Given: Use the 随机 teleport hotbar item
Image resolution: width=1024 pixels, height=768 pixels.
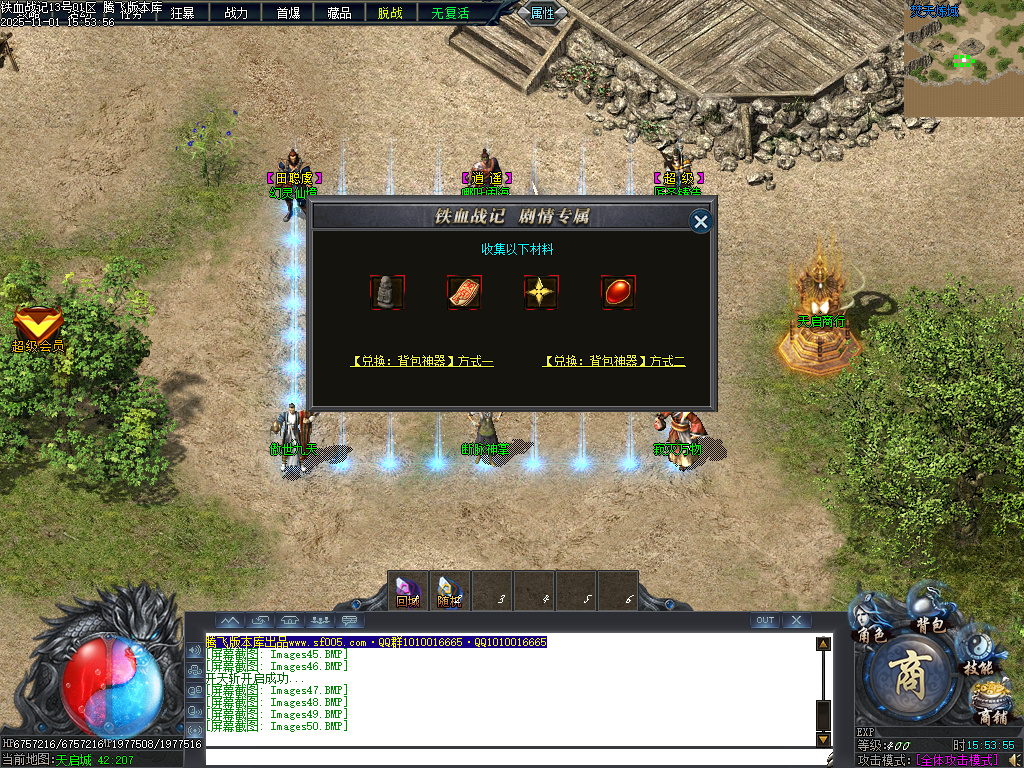Looking at the screenshot, I should point(449,590).
